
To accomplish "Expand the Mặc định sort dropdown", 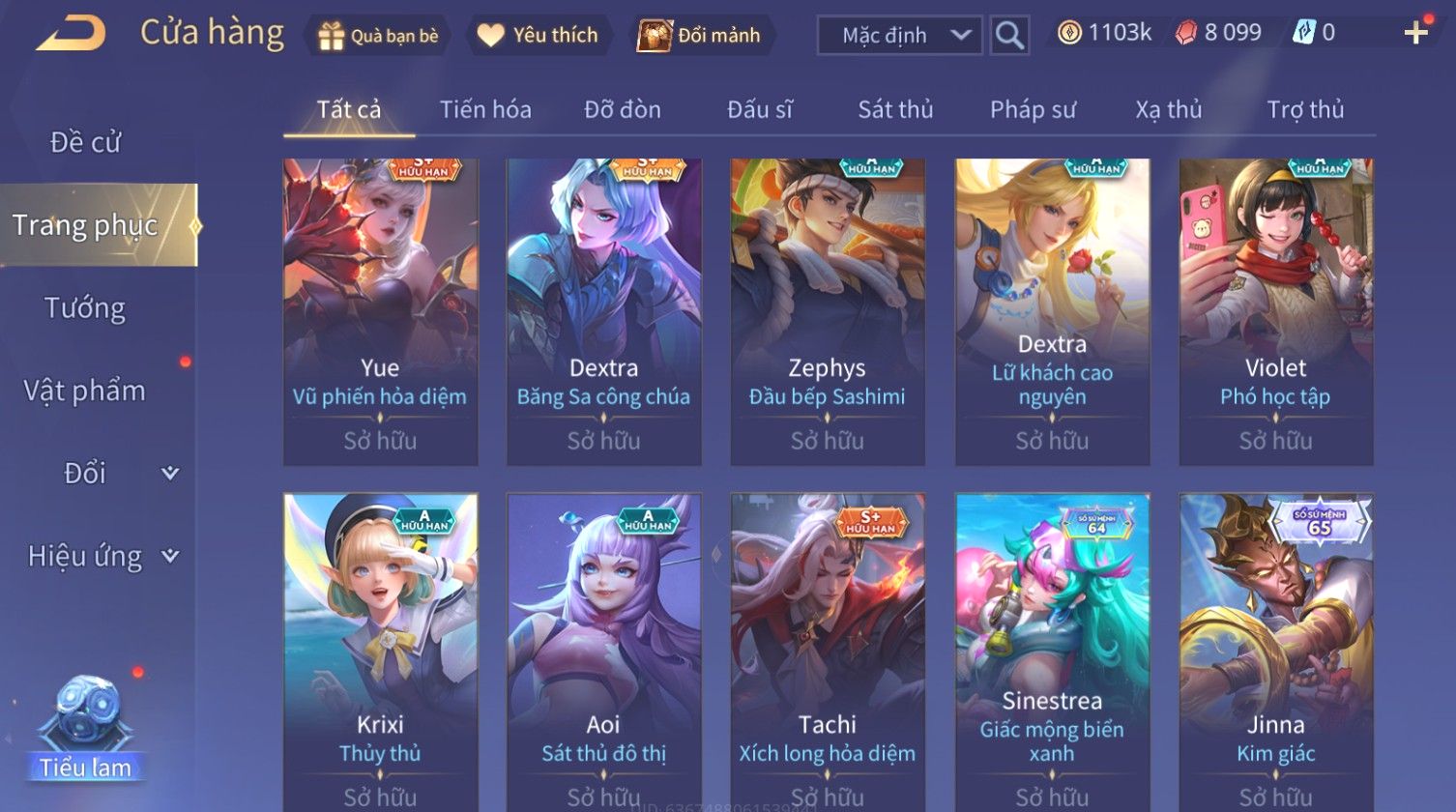I will coord(899,36).
